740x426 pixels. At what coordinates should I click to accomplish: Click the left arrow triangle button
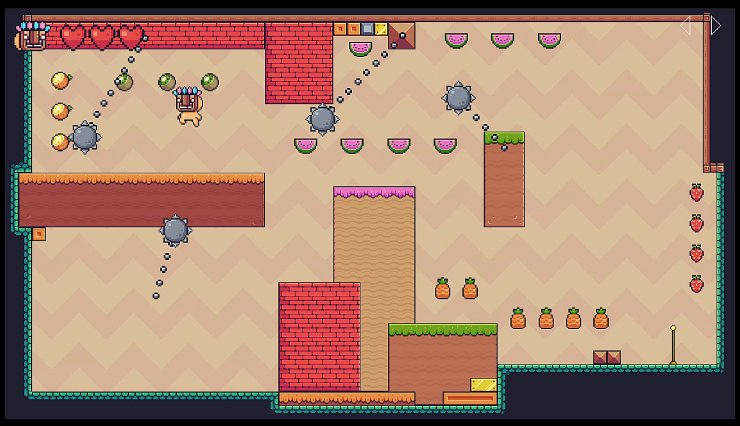click(686, 26)
